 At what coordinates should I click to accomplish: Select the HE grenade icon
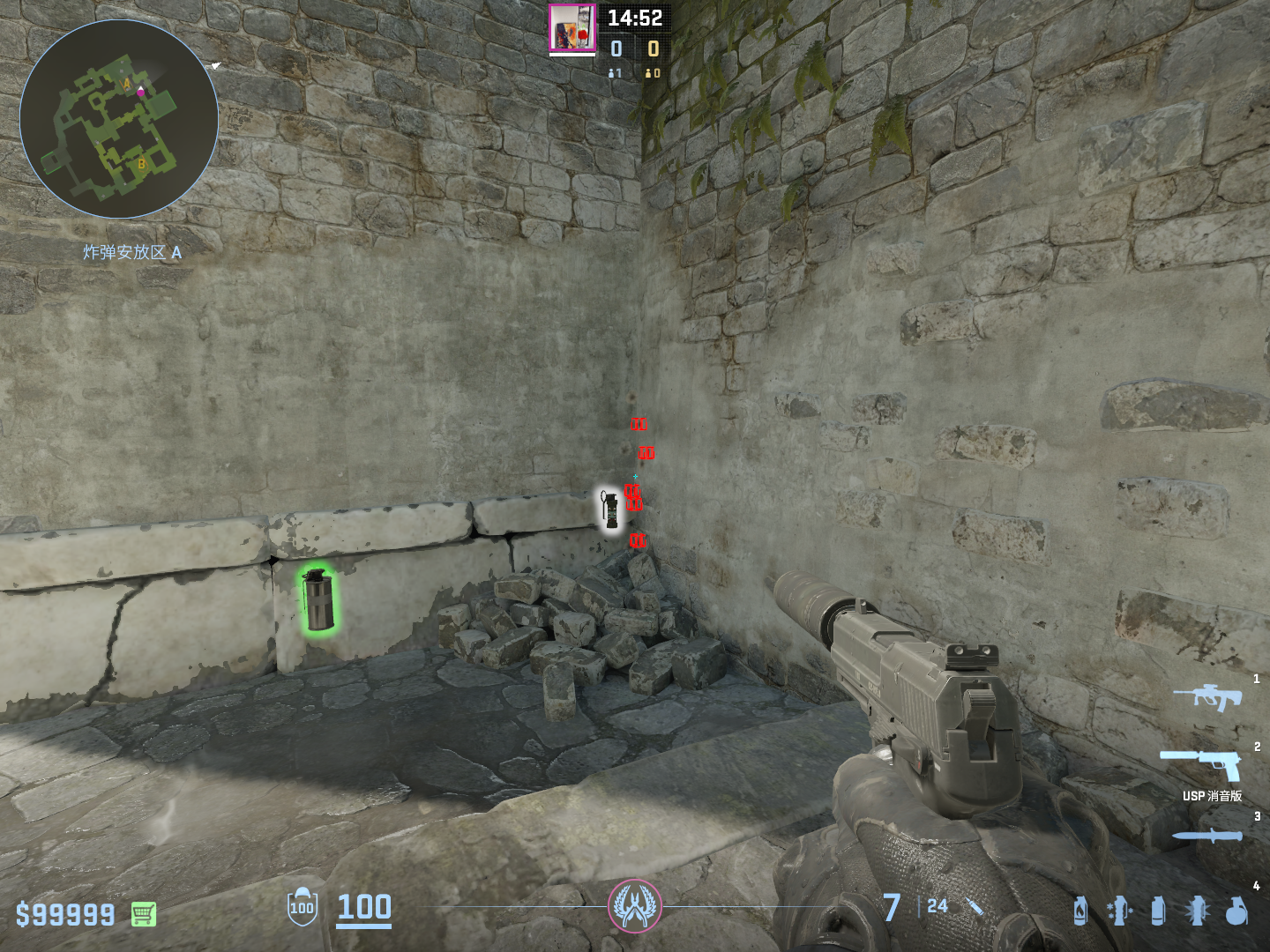click(x=1236, y=910)
